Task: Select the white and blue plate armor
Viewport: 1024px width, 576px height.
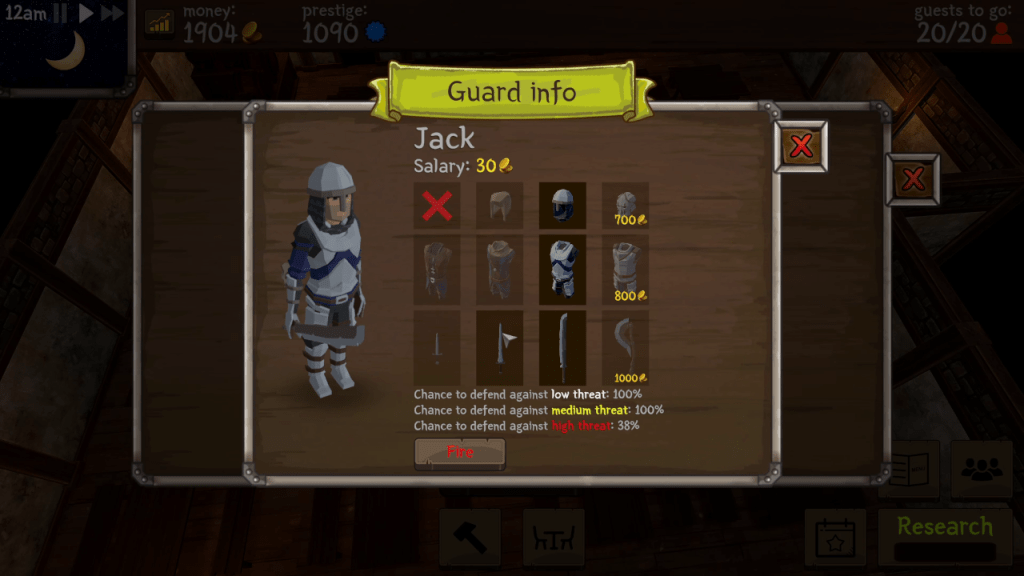Action: (x=562, y=270)
